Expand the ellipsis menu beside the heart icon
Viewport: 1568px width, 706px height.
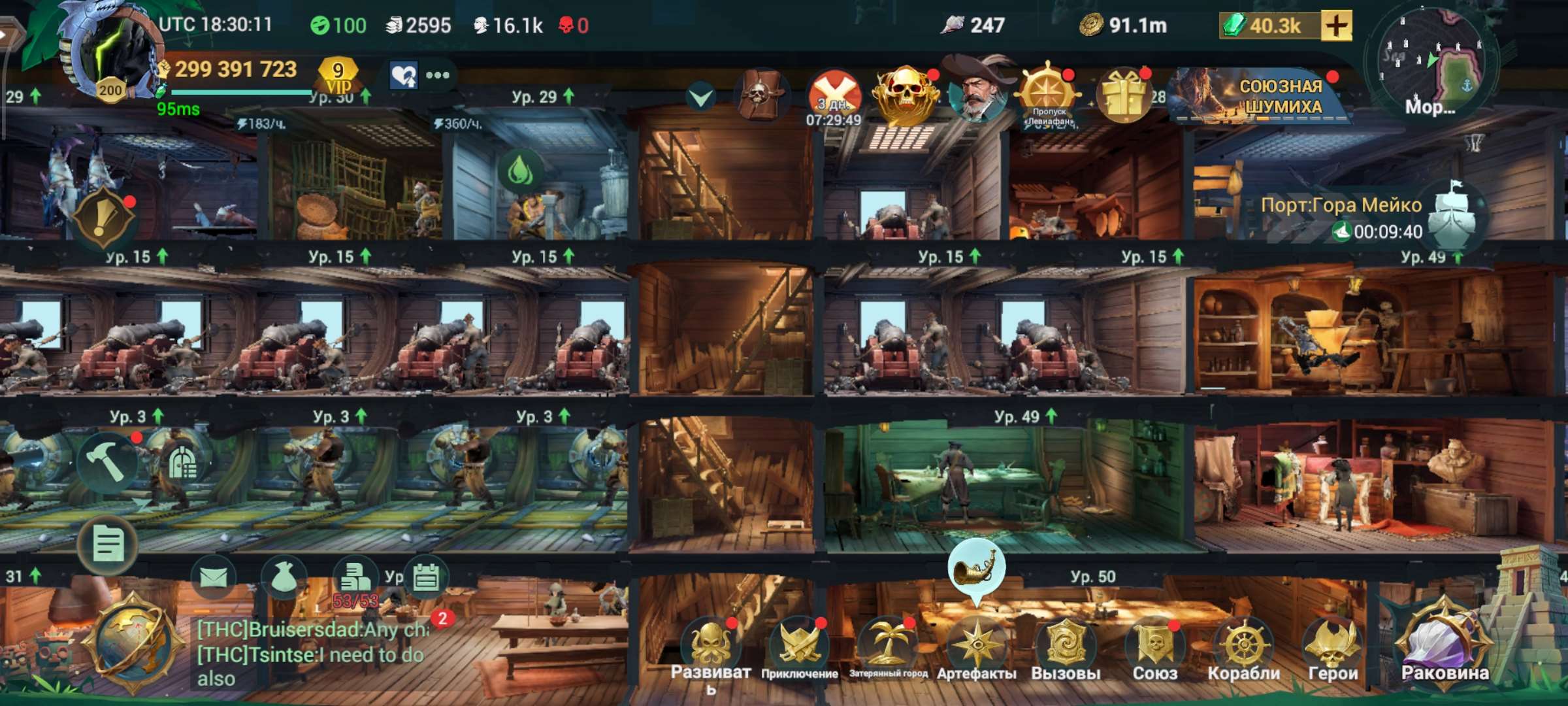click(x=438, y=75)
